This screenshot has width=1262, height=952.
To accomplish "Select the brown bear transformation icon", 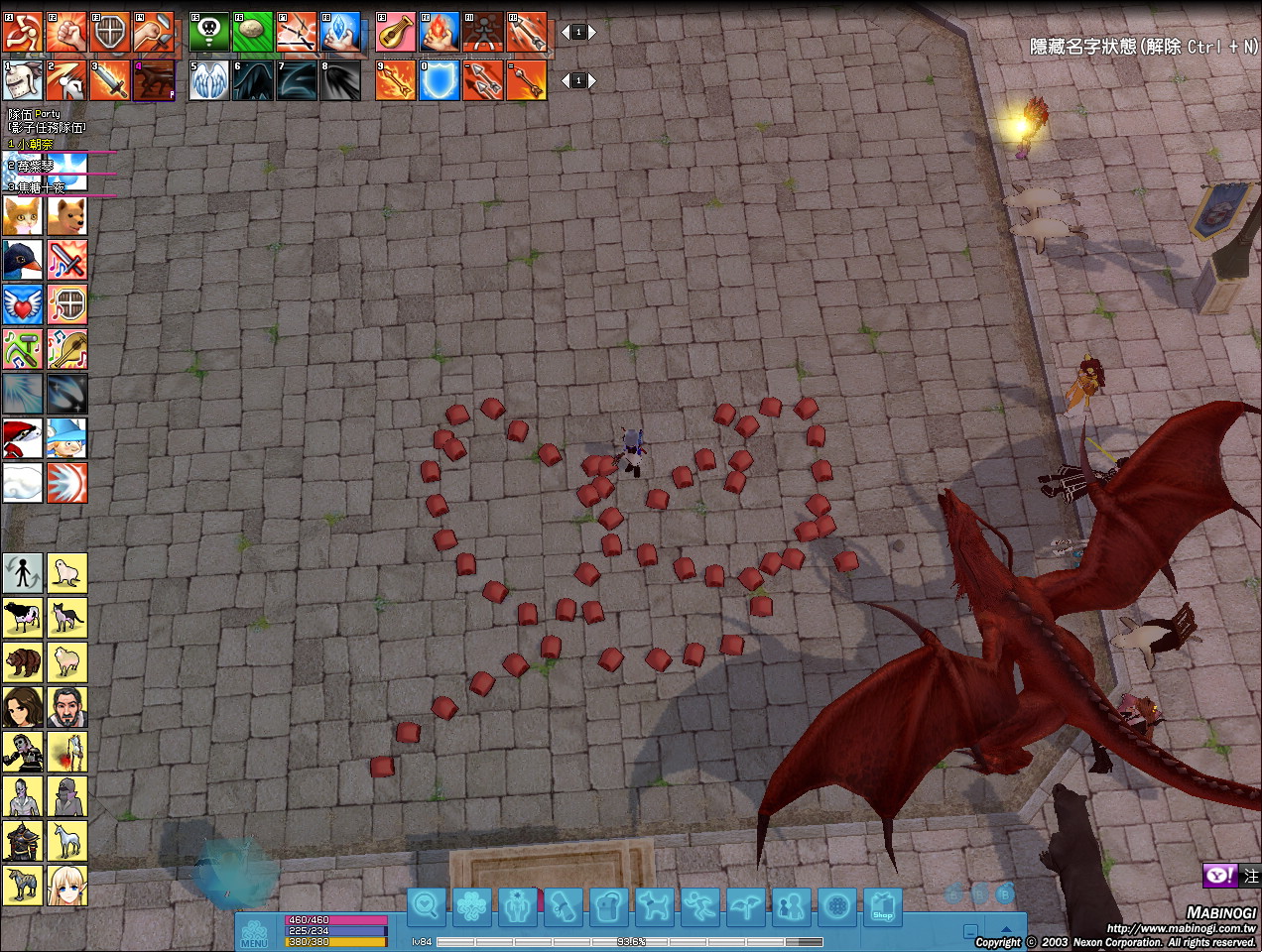I will pos(22,662).
